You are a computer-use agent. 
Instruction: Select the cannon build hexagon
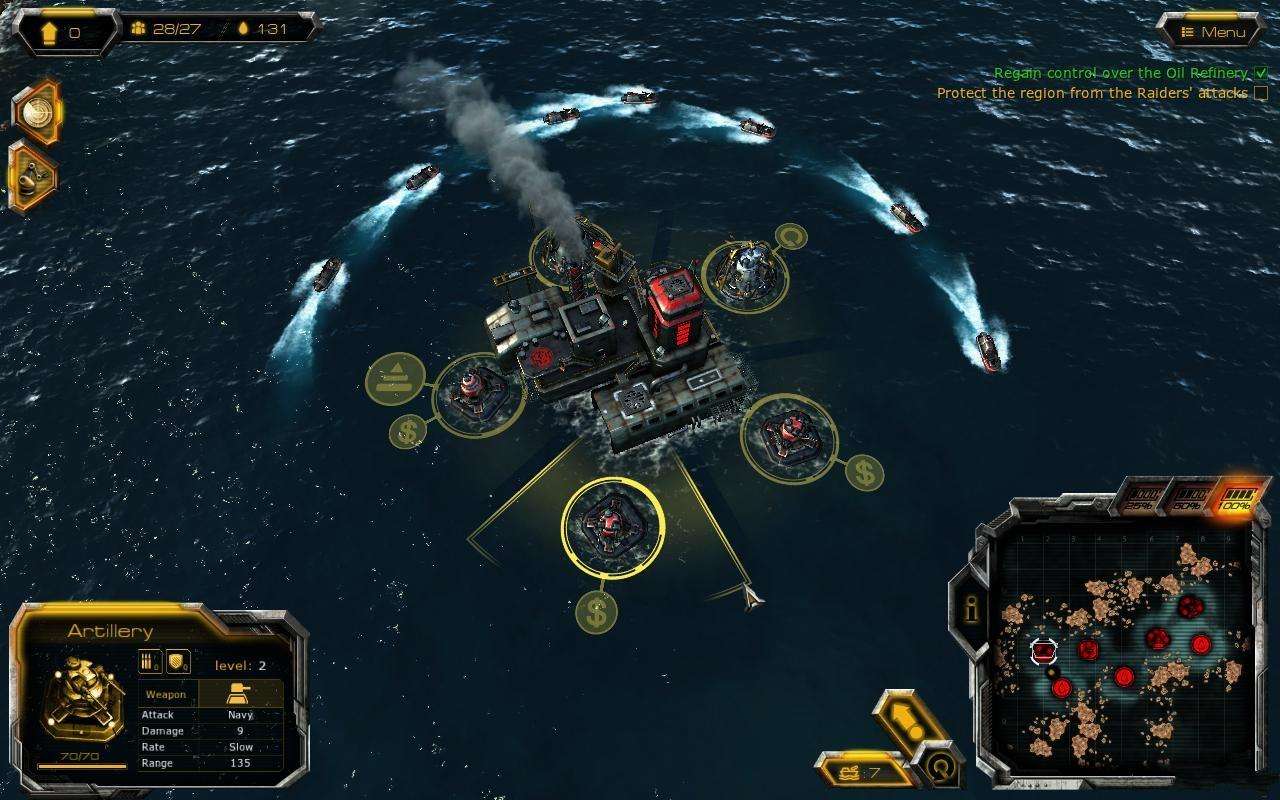click(x=32, y=177)
